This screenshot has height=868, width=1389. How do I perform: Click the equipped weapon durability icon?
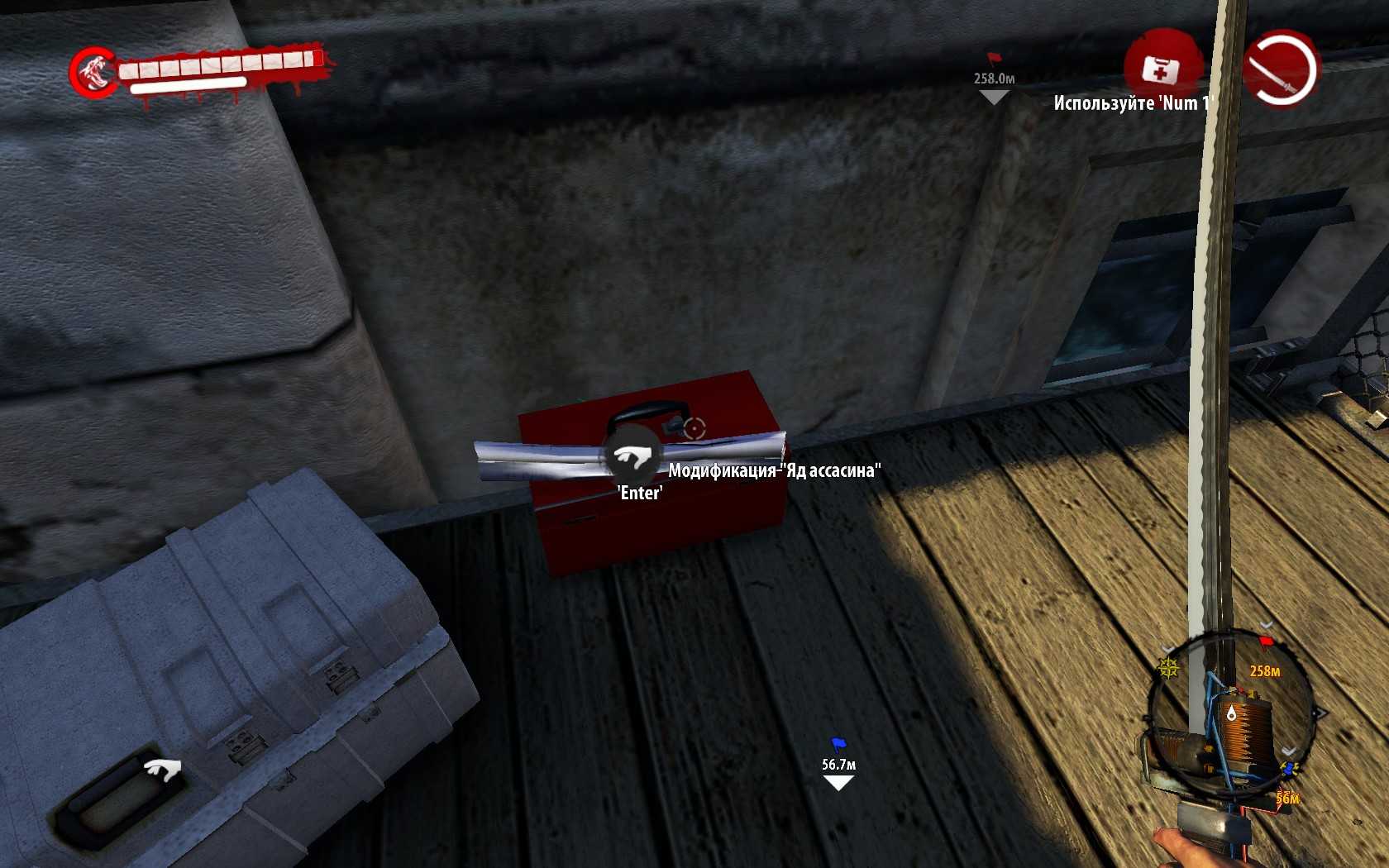click(1281, 69)
